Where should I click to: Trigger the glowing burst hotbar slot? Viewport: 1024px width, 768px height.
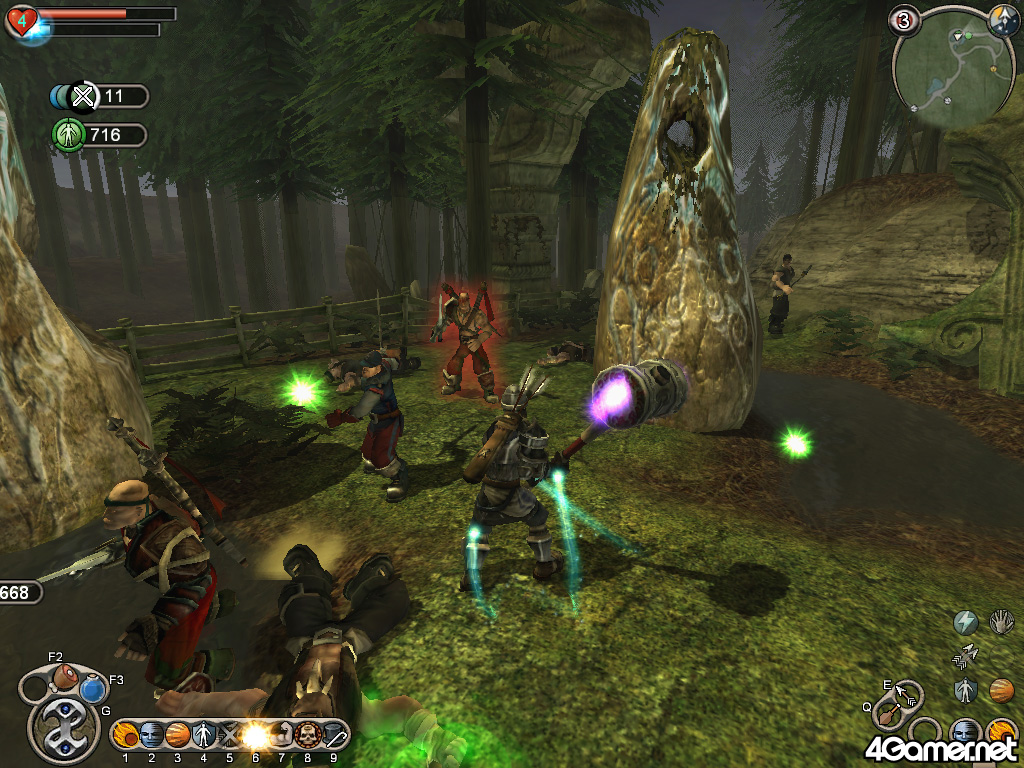(x=256, y=735)
